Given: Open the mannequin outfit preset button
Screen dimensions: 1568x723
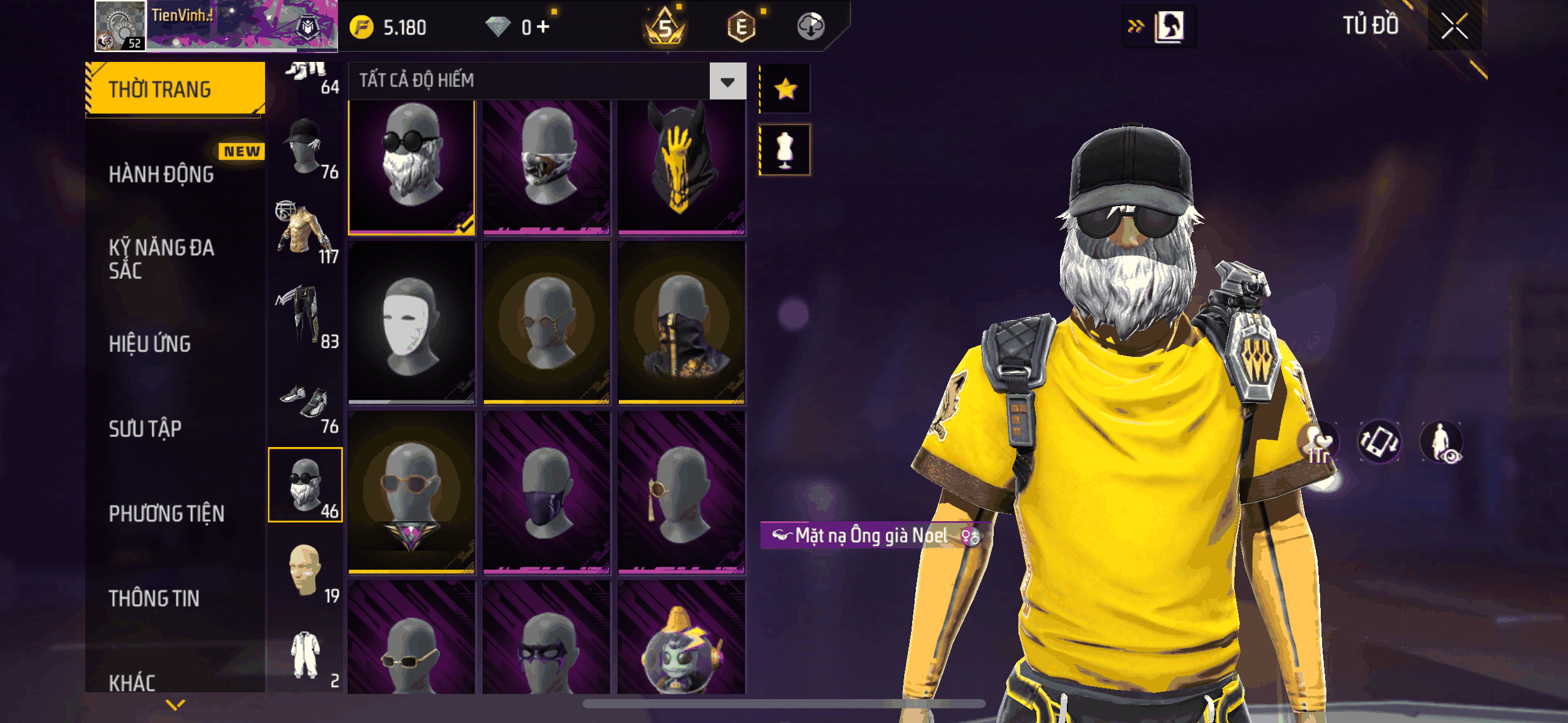Looking at the screenshot, I should pyautogui.click(x=785, y=150).
